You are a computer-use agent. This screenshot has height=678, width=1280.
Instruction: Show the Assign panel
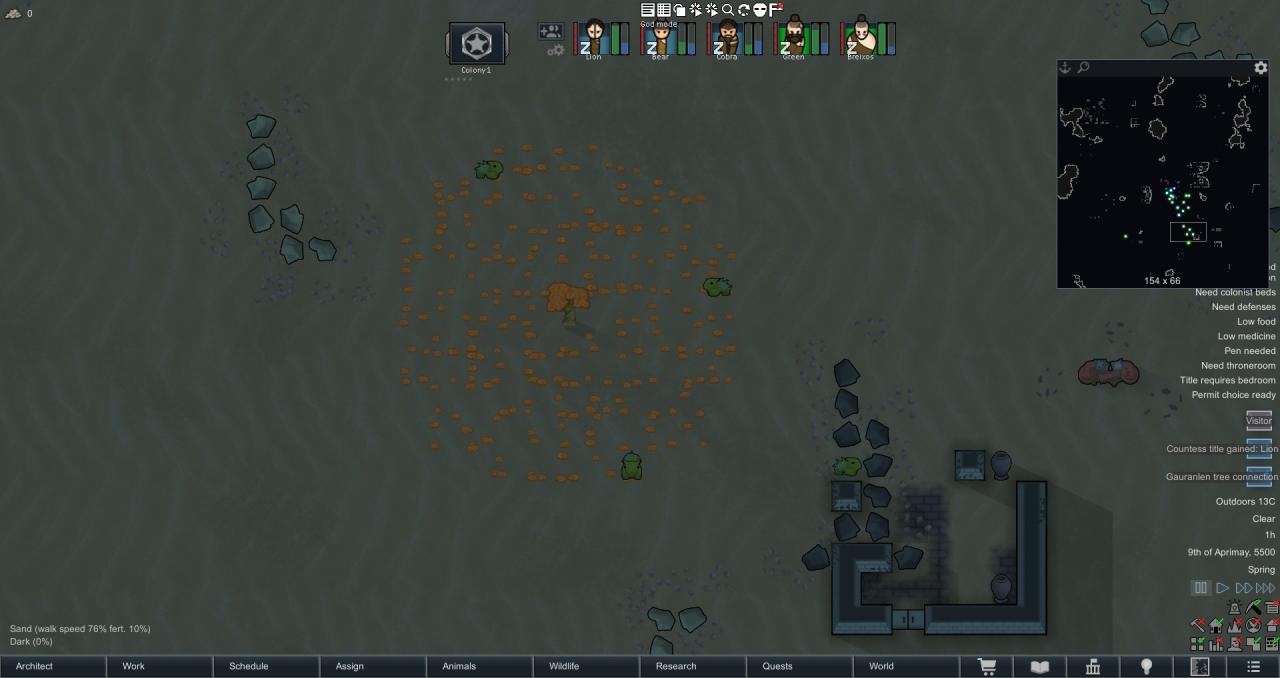[x=374, y=666]
